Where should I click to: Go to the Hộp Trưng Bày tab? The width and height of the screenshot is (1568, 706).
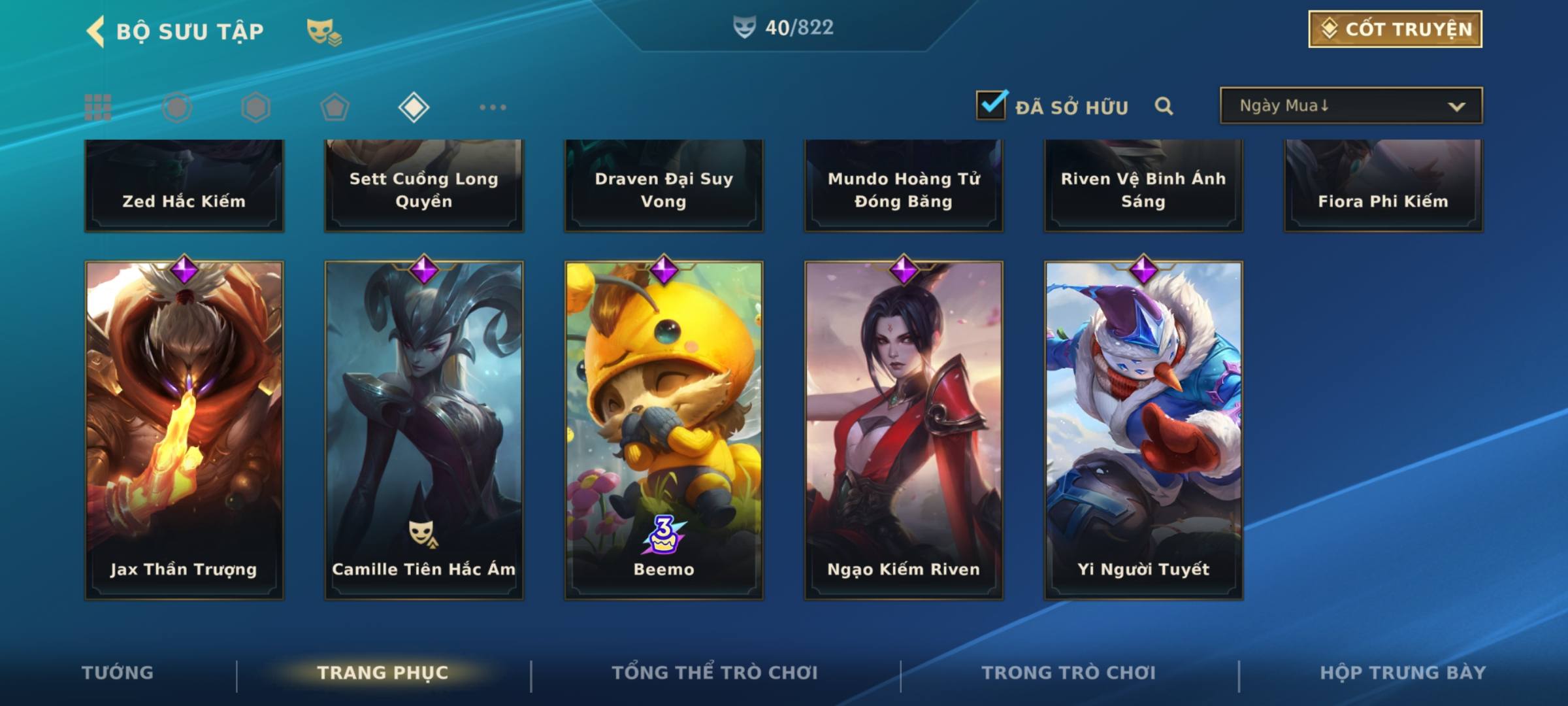pos(1403,673)
